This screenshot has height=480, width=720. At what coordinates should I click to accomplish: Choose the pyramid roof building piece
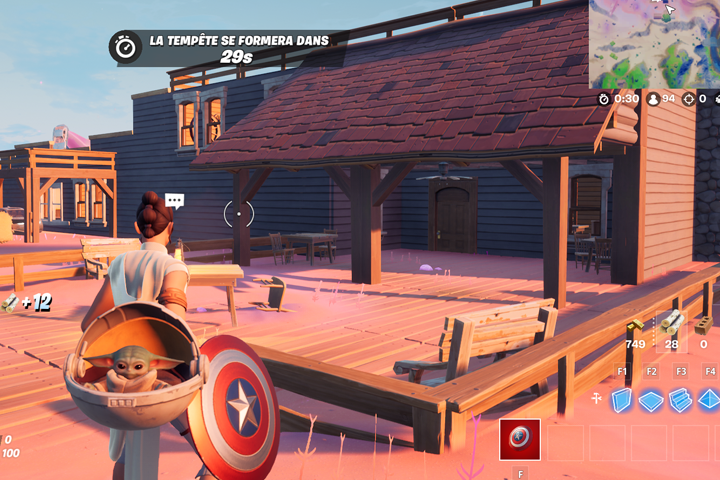(709, 400)
